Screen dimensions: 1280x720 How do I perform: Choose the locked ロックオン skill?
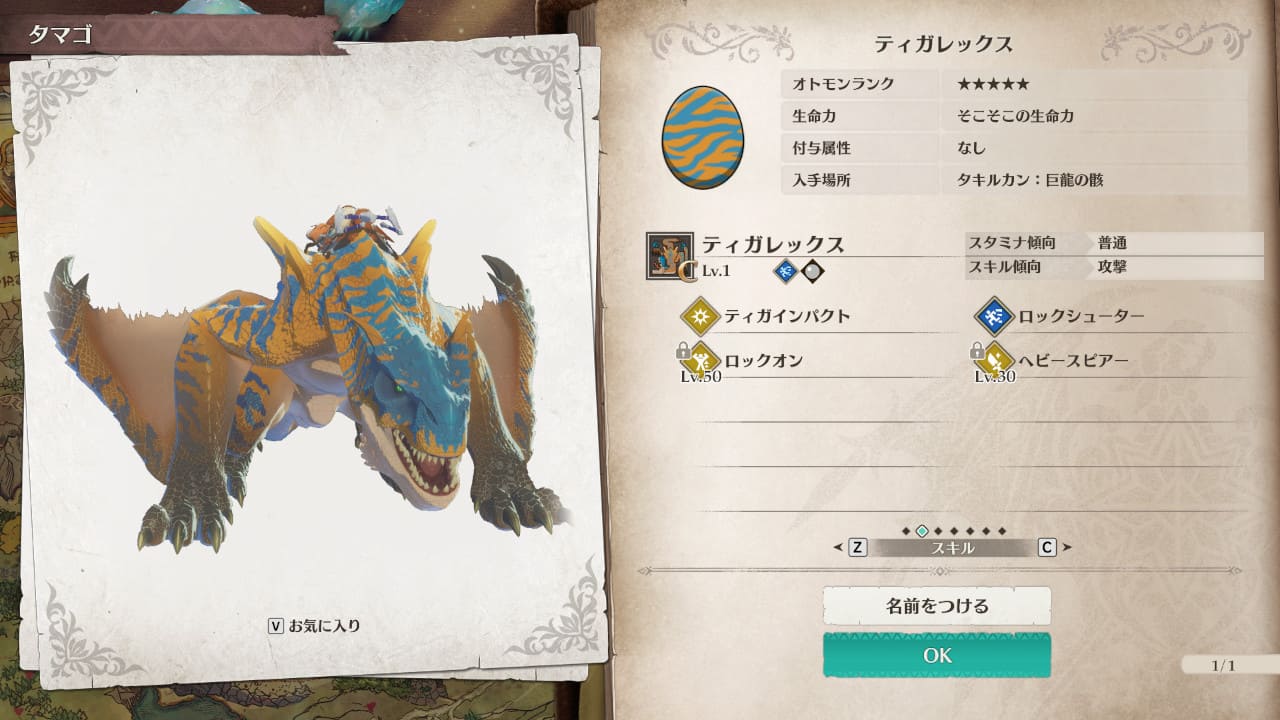(x=763, y=361)
